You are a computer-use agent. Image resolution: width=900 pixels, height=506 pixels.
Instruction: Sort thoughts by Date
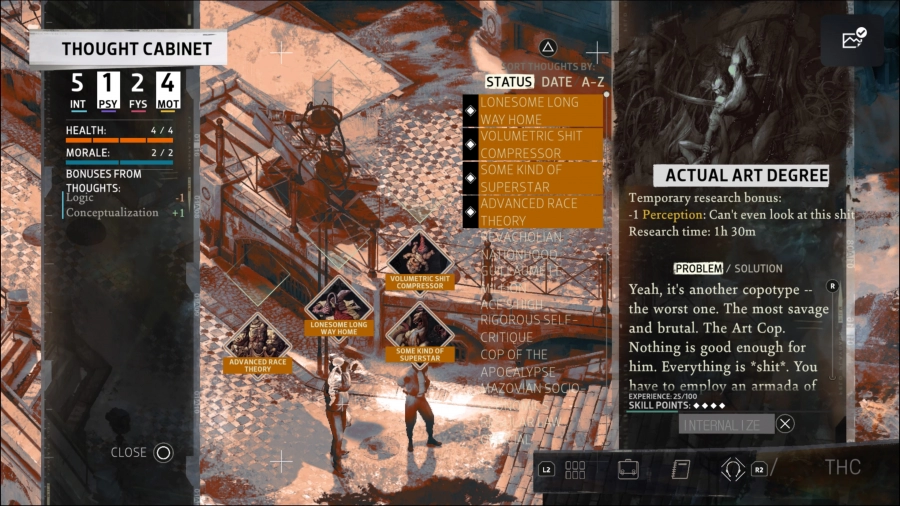557,82
